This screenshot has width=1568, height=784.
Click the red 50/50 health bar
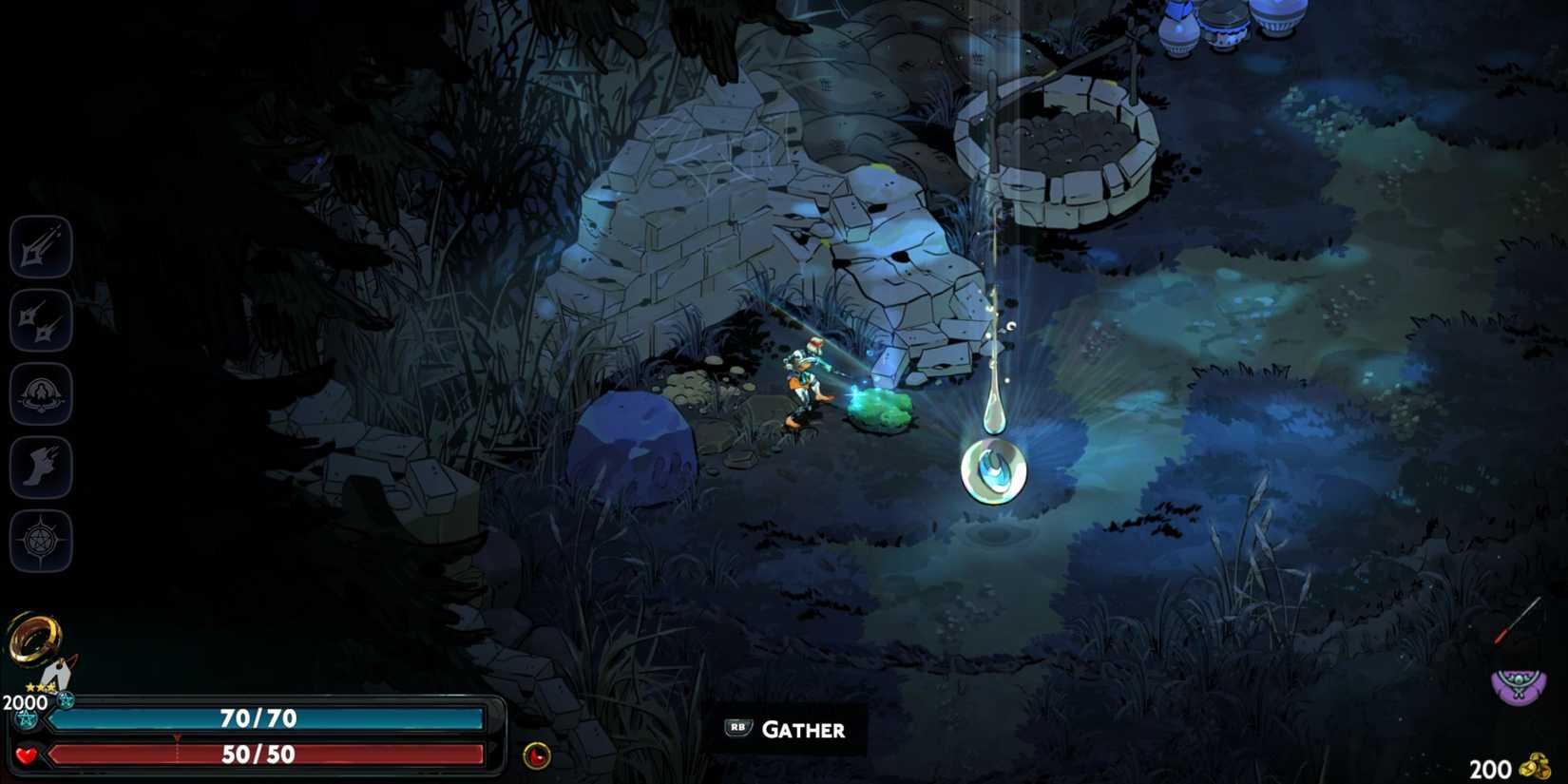(x=257, y=755)
